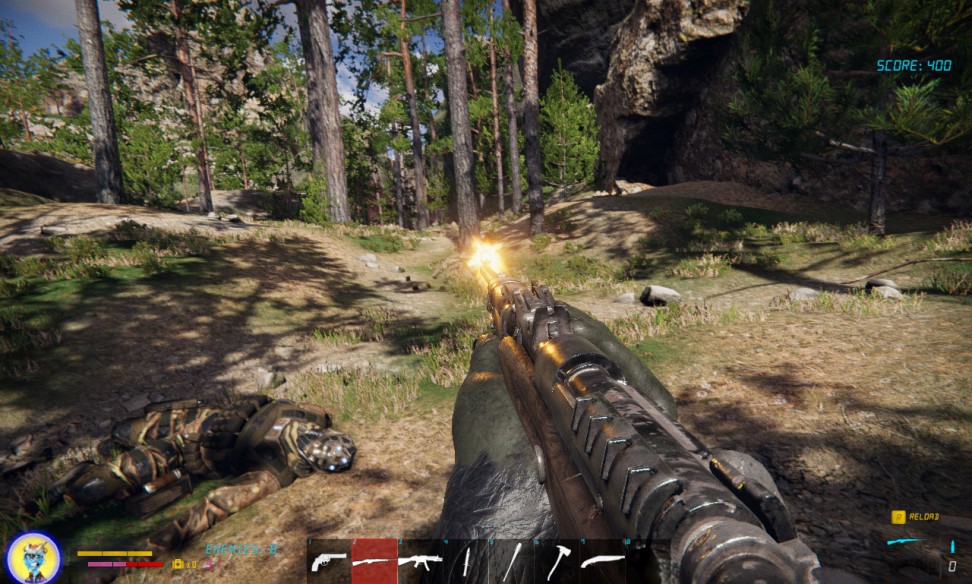972x584 pixels.
Task: Select the sawed-off shotgun slot
Action: coord(602,561)
